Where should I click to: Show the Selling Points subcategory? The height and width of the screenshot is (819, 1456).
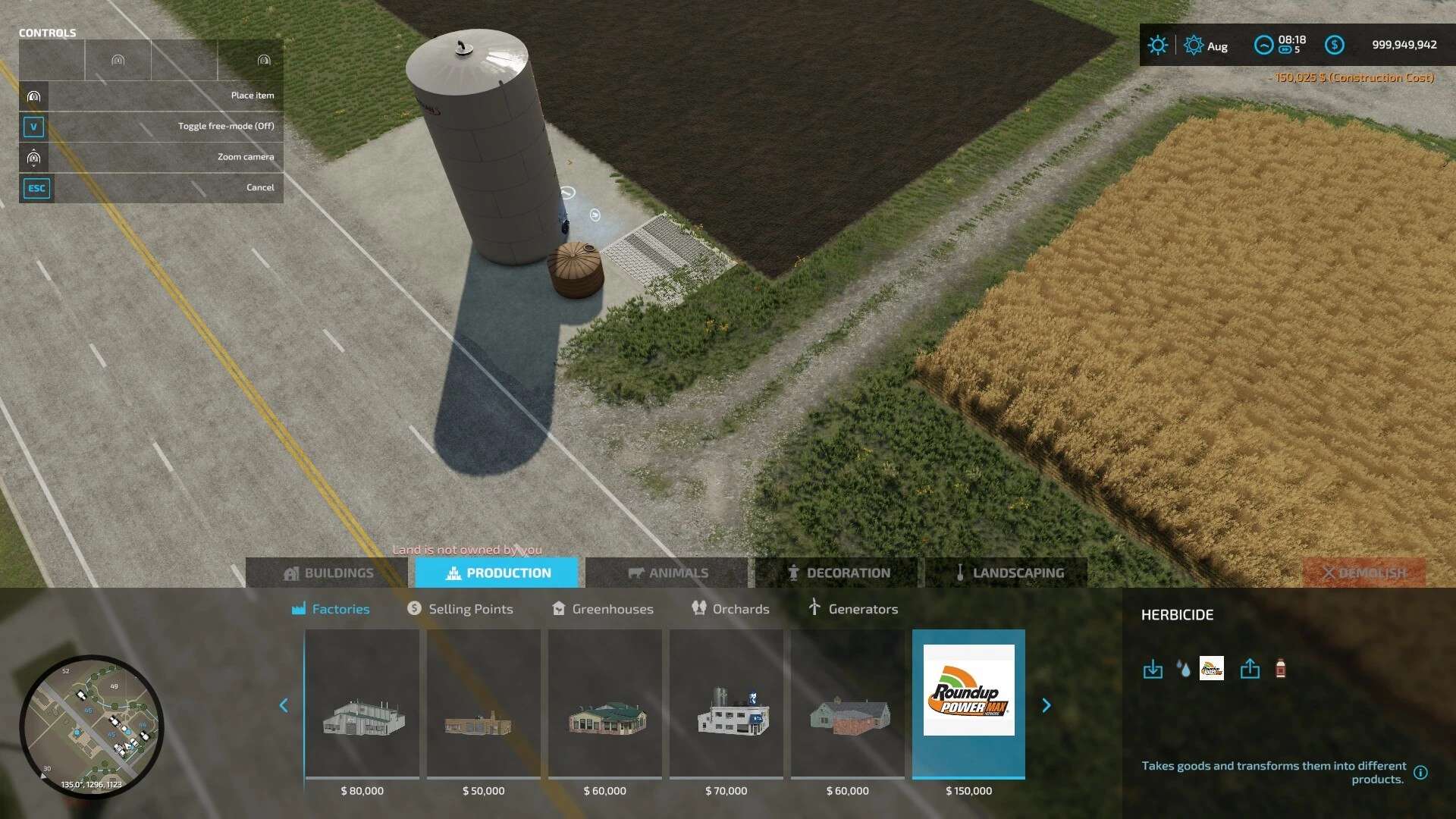(x=460, y=609)
